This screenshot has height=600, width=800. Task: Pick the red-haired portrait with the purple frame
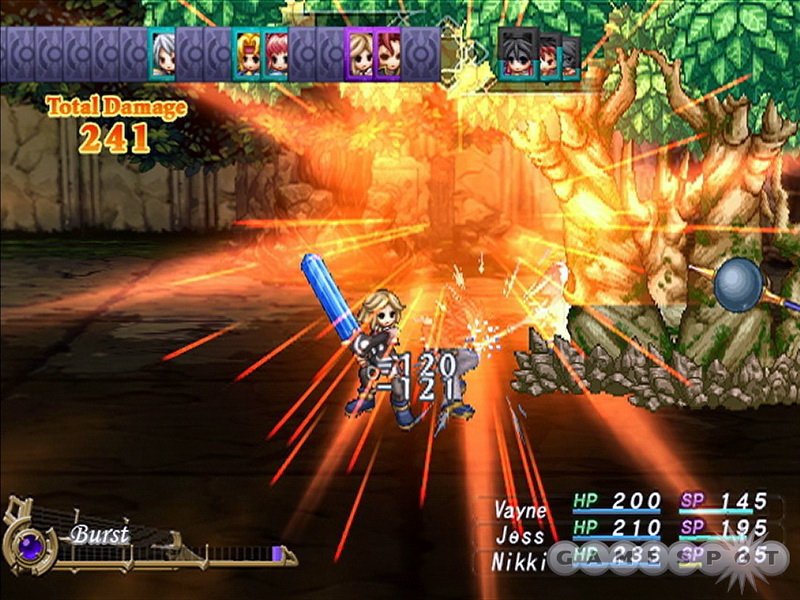pyautogui.click(x=388, y=53)
